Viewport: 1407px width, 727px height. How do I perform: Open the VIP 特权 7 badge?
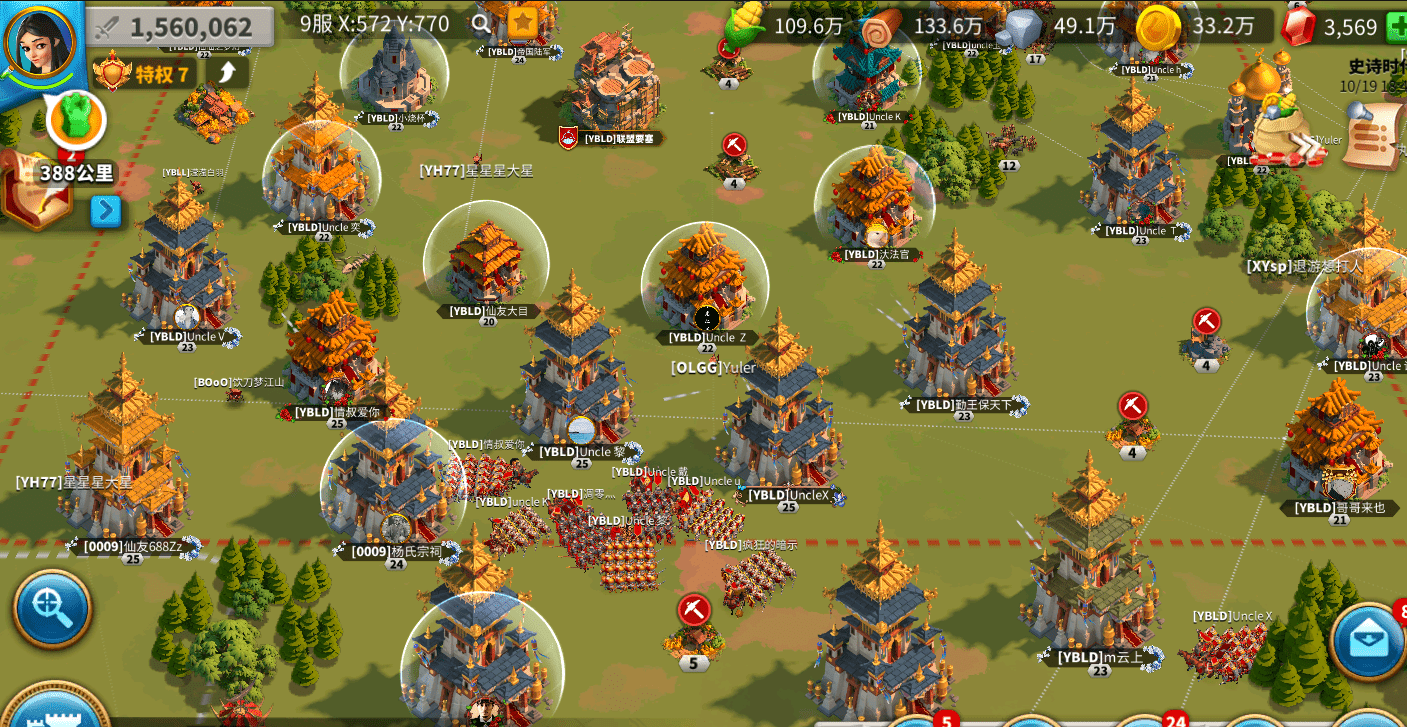pos(143,72)
